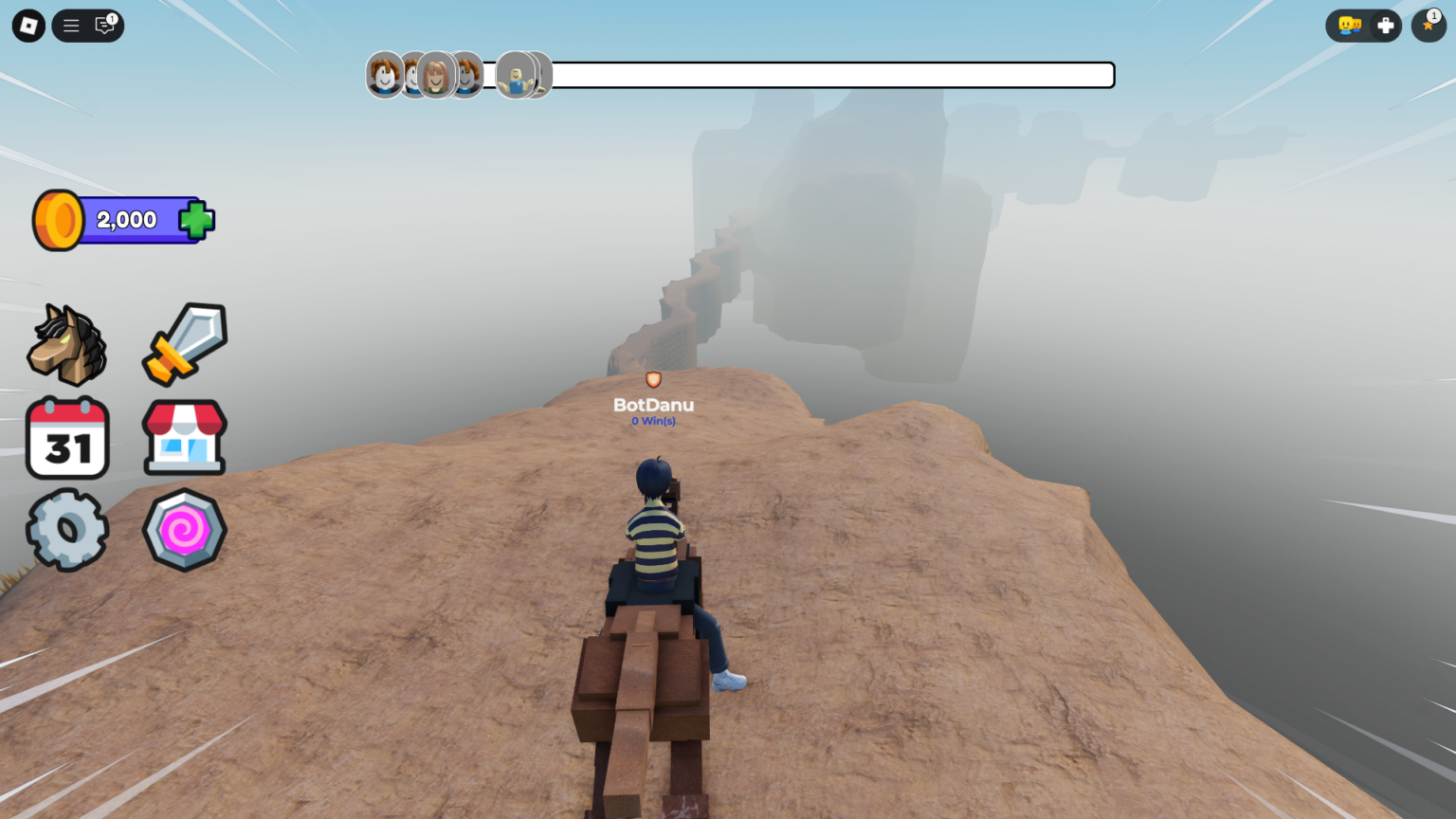The width and height of the screenshot is (1456, 819).
Task: Select the first racer avatar on the progress bar
Action: 383,75
